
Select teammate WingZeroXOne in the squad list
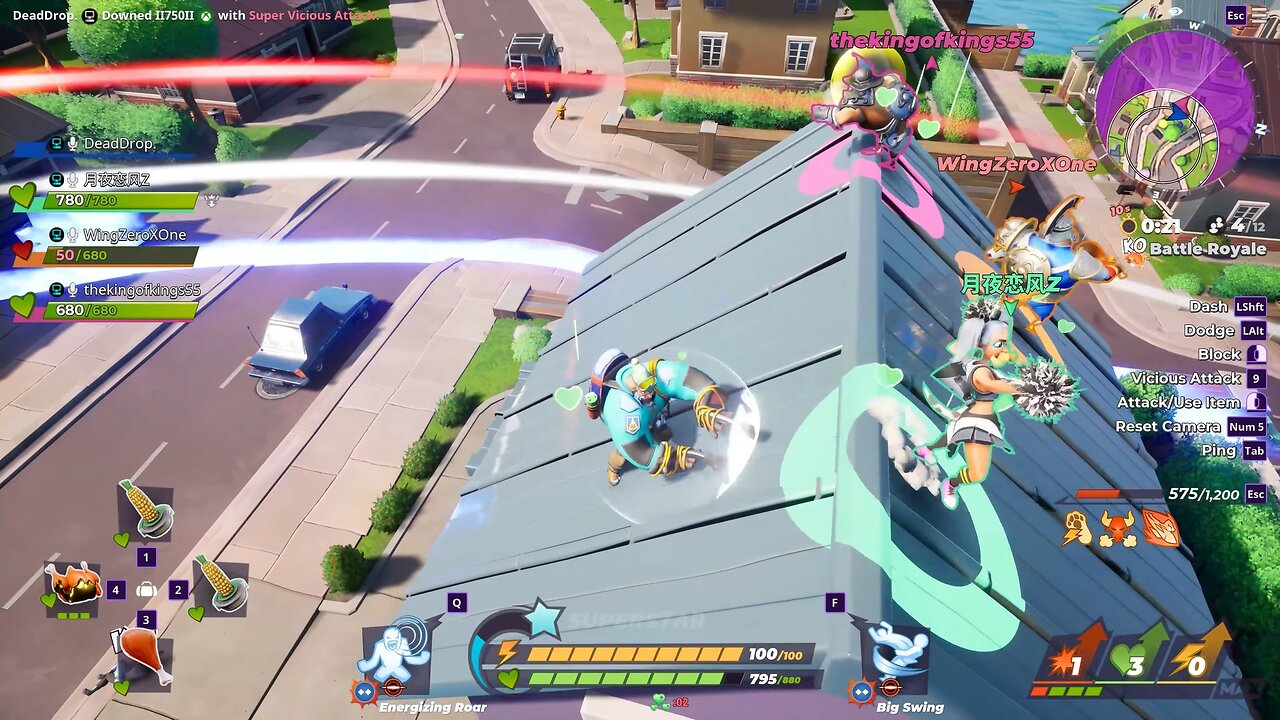(x=134, y=235)
